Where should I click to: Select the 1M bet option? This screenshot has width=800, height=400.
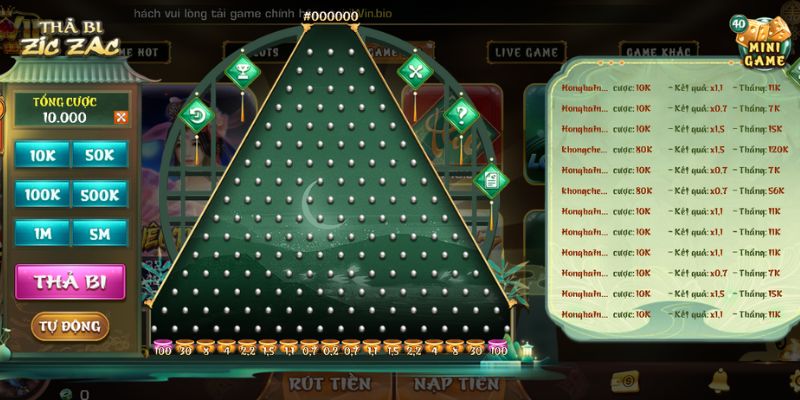pyautogui.click(x=42, y=233)
